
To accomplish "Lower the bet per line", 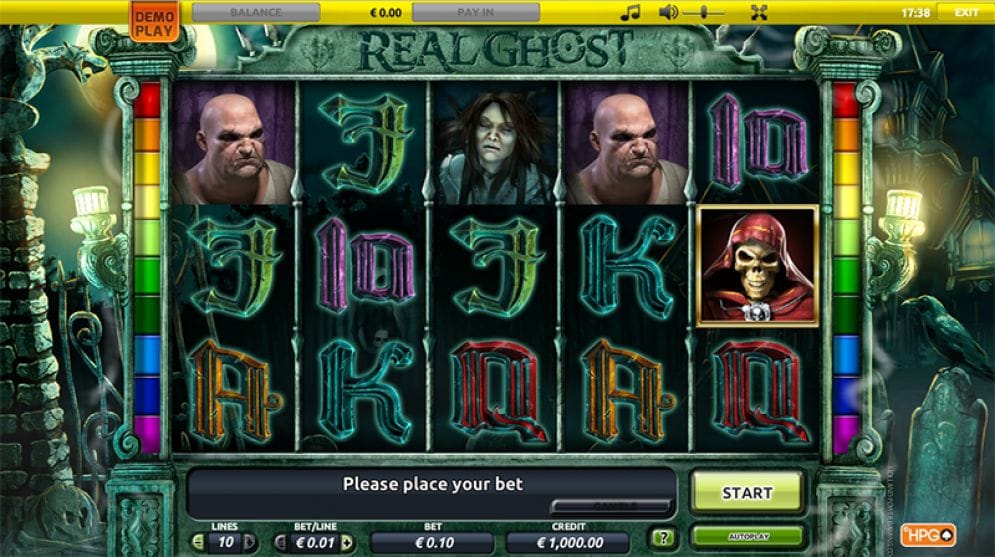I will pos(280,542).
